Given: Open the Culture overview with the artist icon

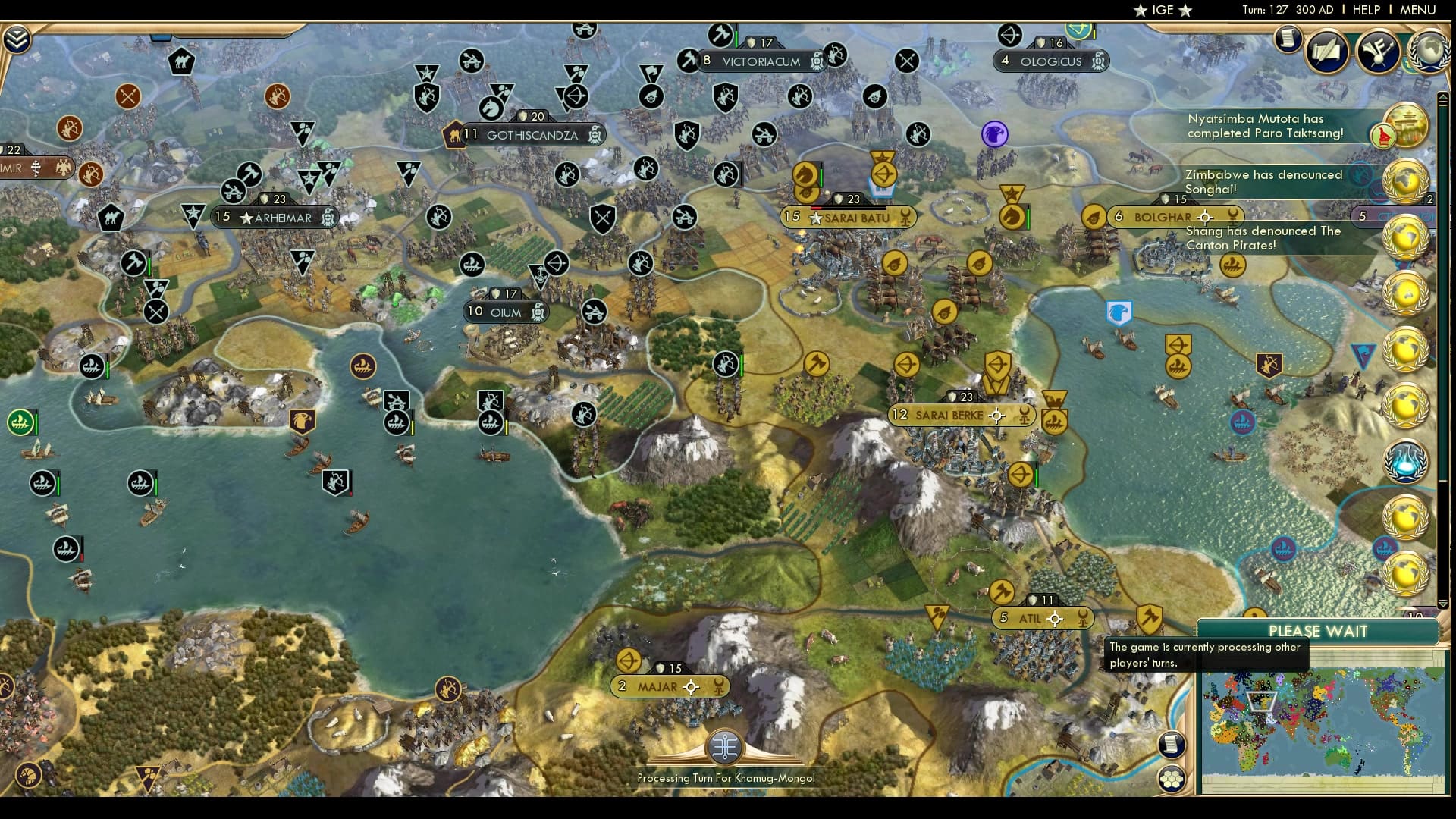Looking at the screenshot, I should pos(1379,52).
